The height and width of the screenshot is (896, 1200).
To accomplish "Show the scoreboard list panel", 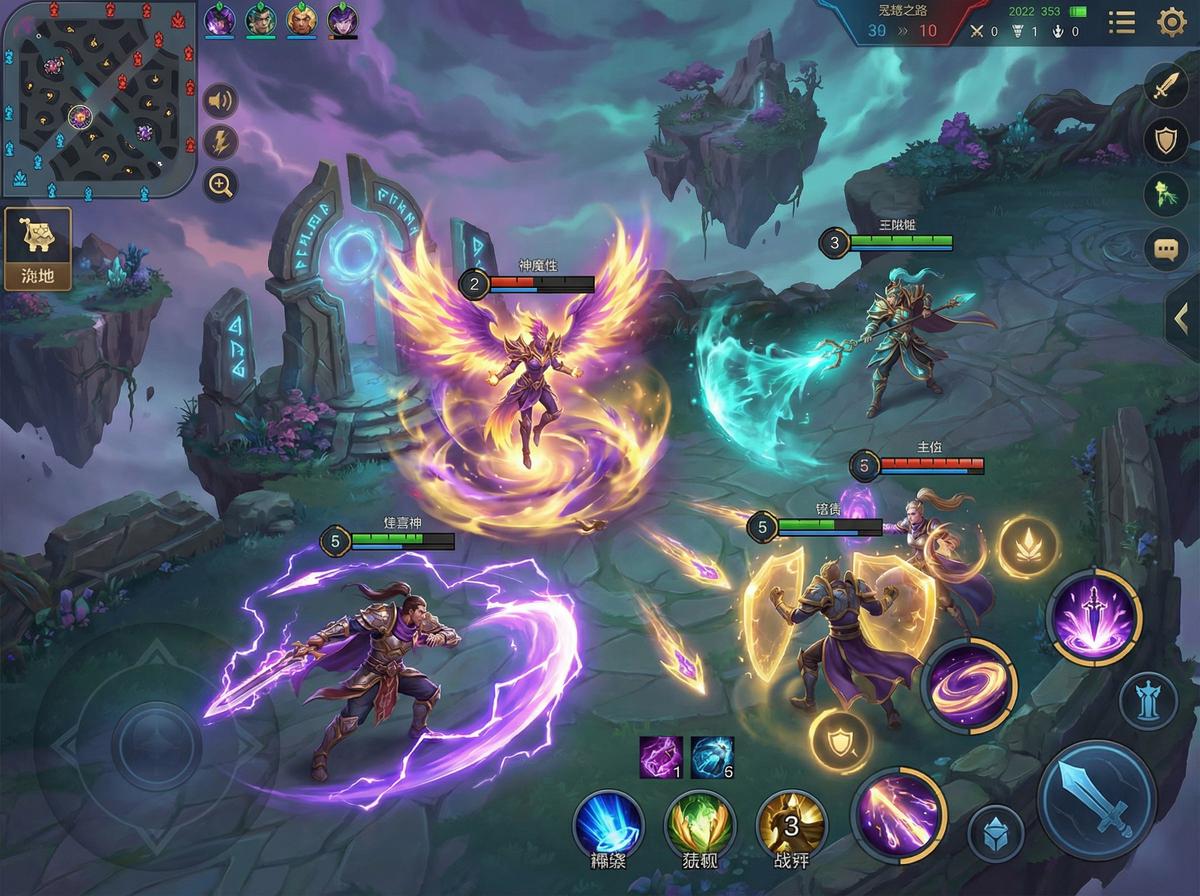I will tap(1121, 22).
